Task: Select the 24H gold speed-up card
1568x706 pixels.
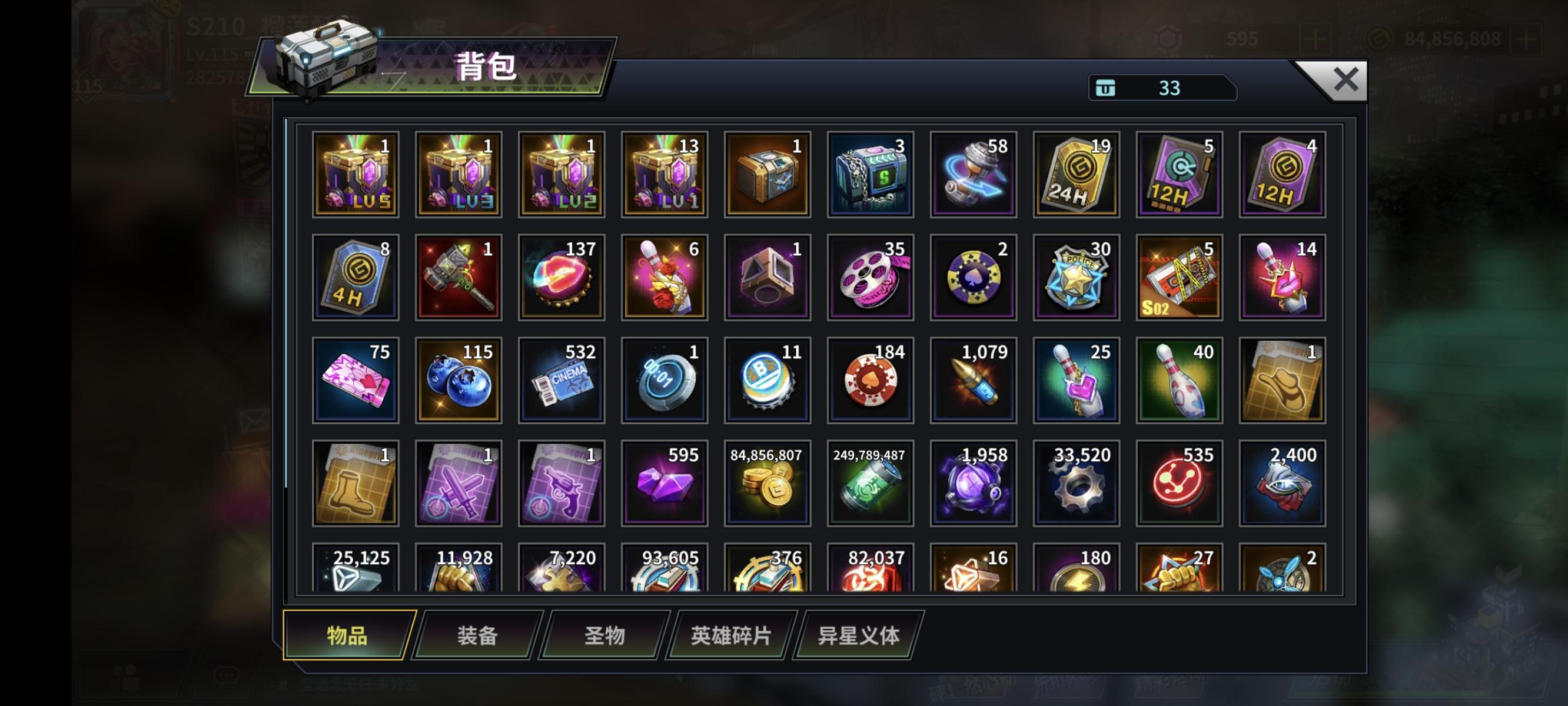Action: (x=1074, y=175)
